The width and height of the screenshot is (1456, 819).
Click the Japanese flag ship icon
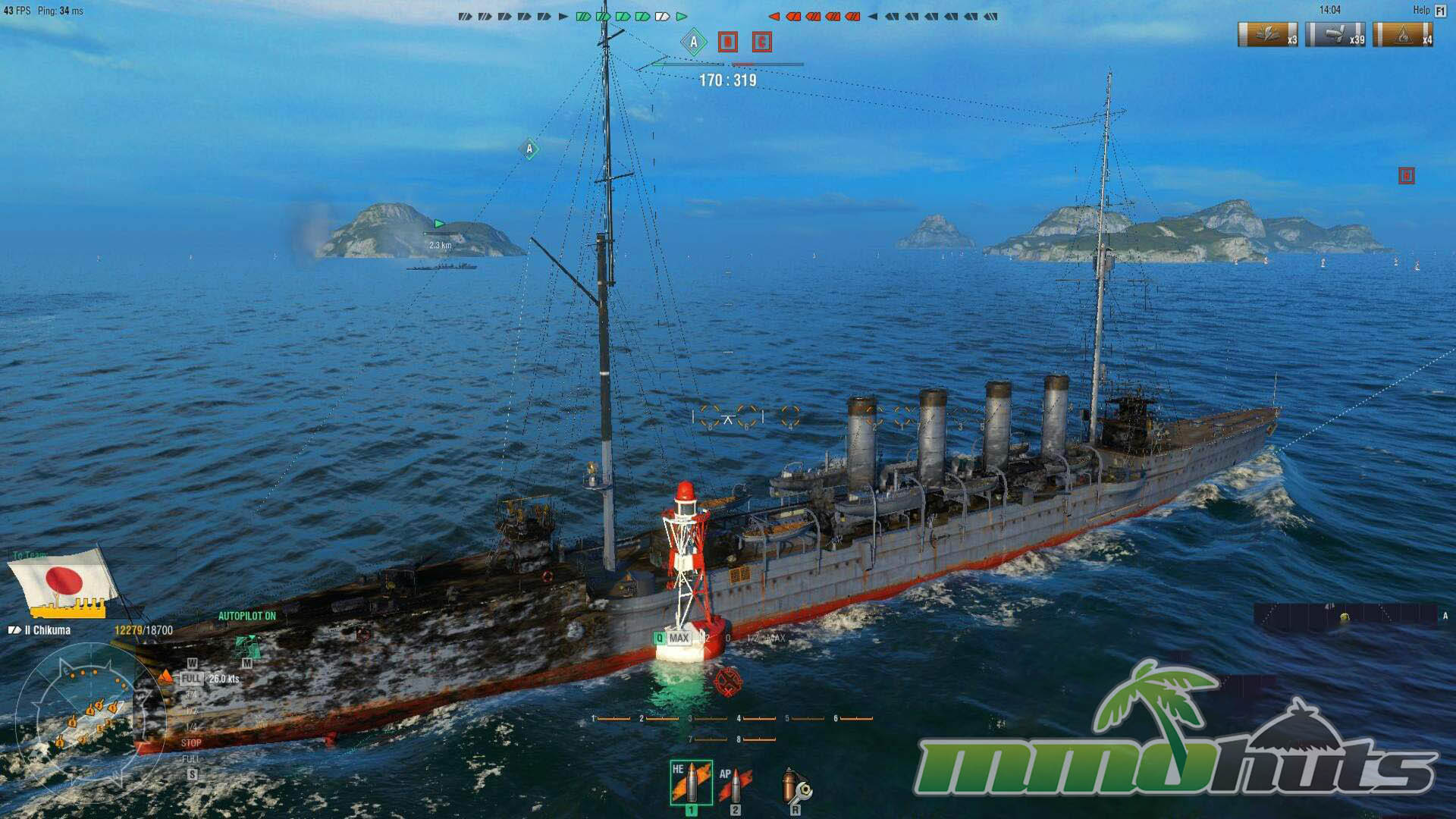[x=64, y=582]
